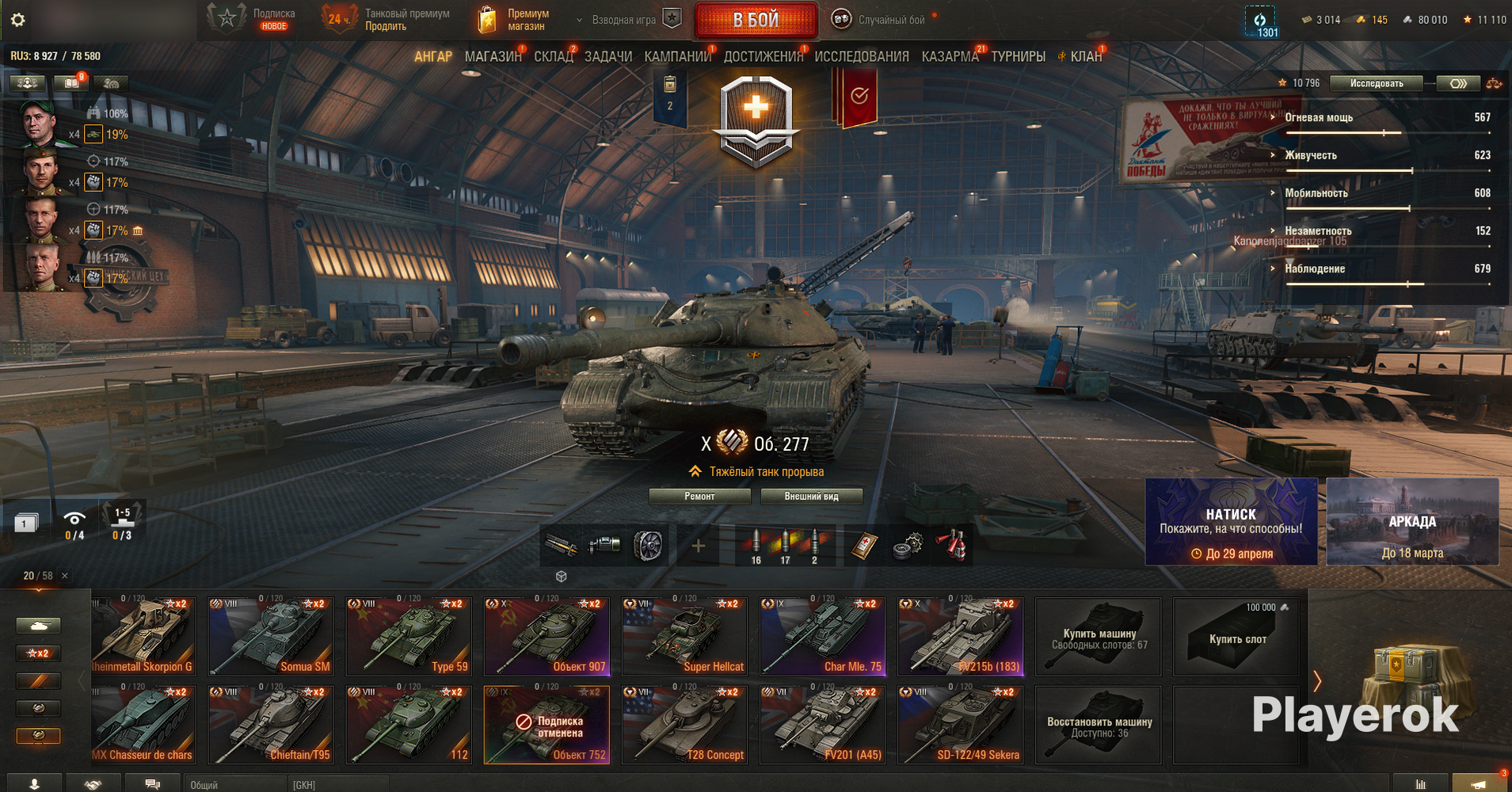
Task: Switch to the МАГАЗИН tab
Action: [x=493, y=56]
